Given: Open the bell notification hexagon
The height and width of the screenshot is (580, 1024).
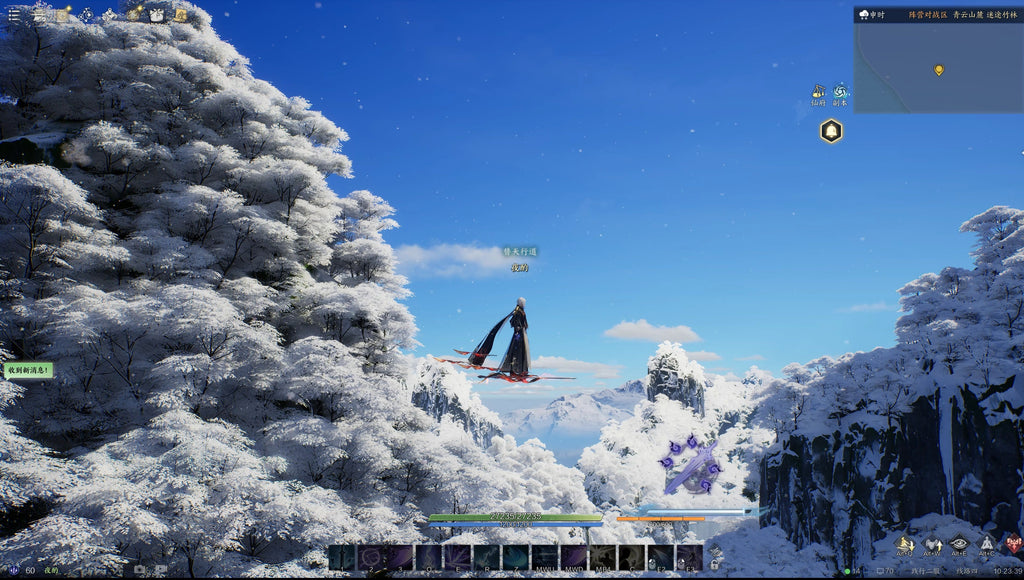Looking at the screenshot, I should [831, 131].
